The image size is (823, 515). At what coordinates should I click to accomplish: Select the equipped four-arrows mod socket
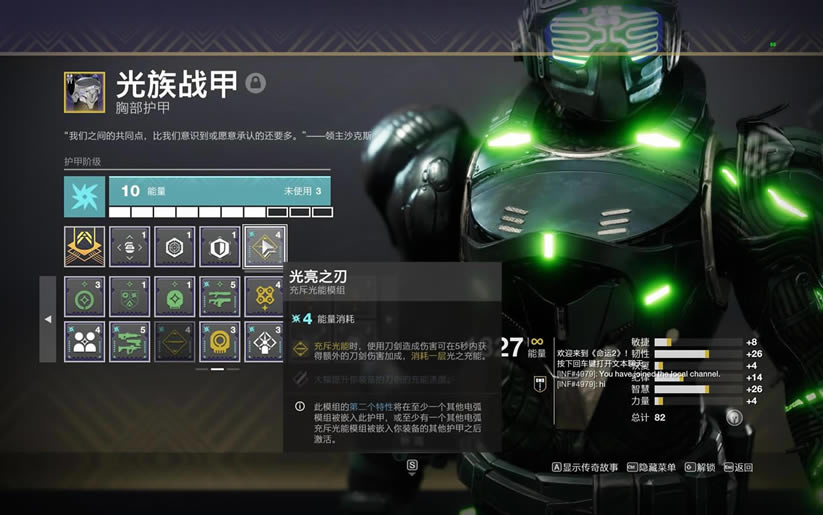pyautogui.click(x=129, y=246)
